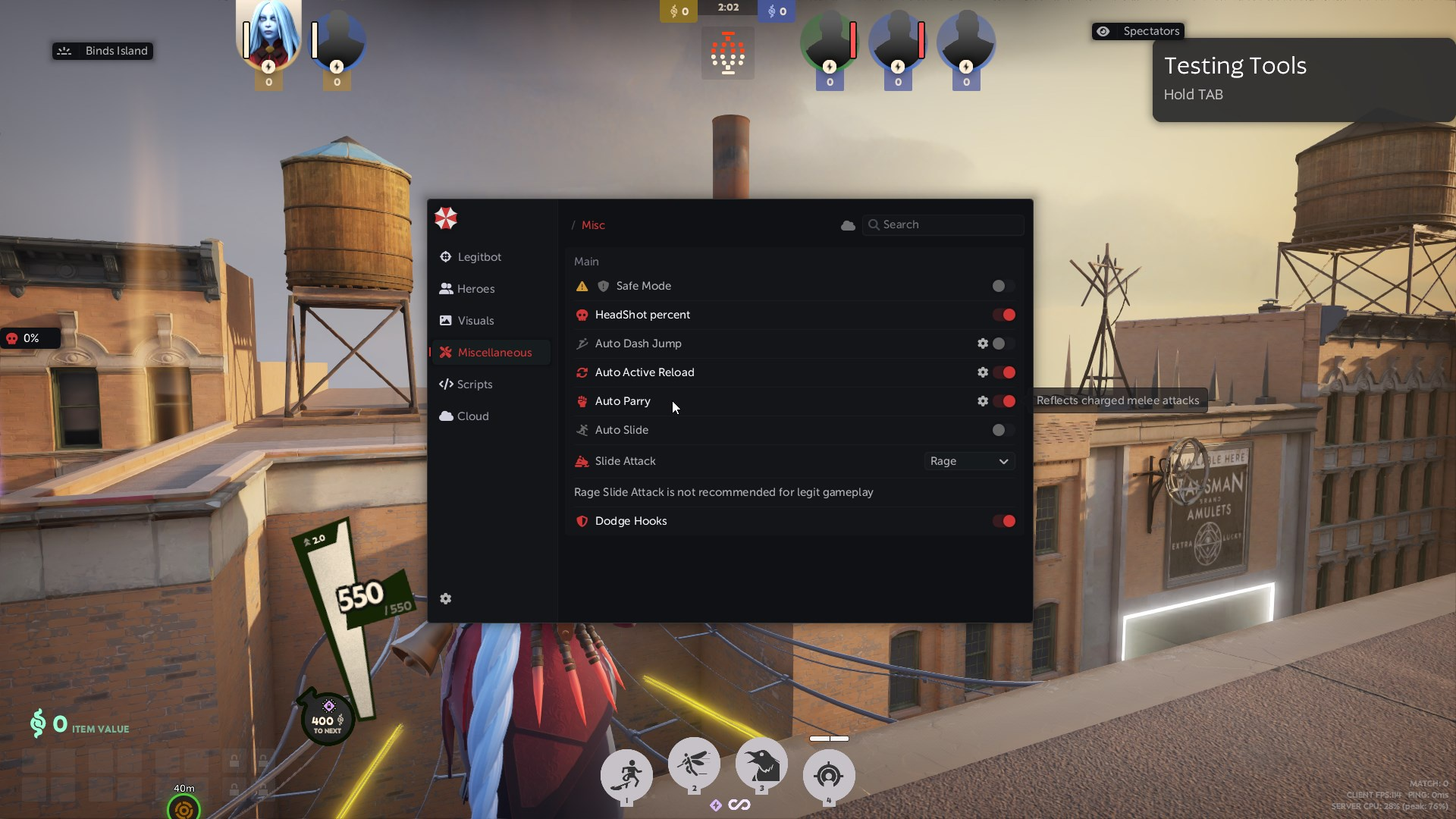Open the Legitbot section
Viewport: 1456px width, 819px height.
pos(479,257)
